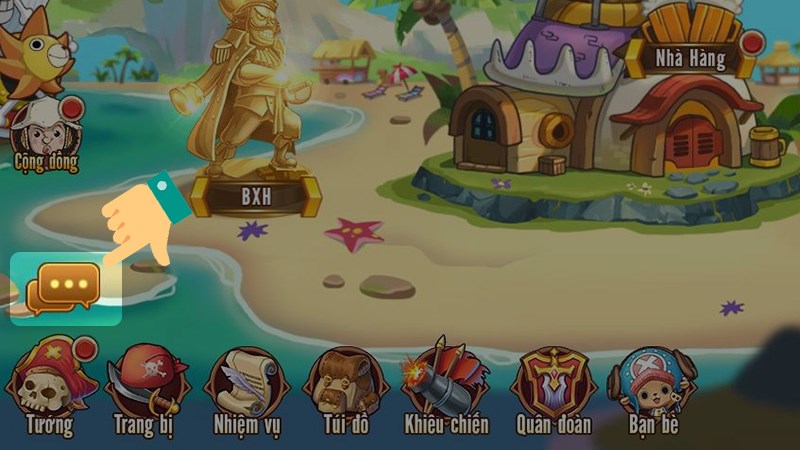
Task: Open the Nhiệm vụ quest scroll
Action: pyautogui.click(x=246, y=385)
